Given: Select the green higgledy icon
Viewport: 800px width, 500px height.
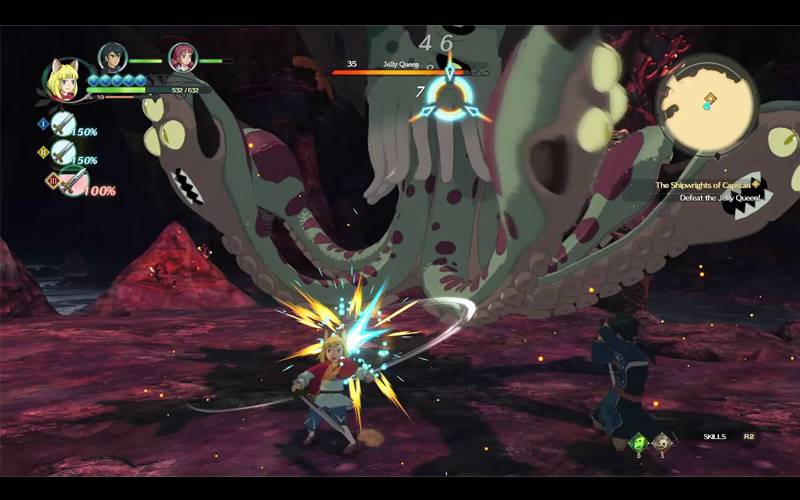Looking at the screenshot, I should point(637,441).
